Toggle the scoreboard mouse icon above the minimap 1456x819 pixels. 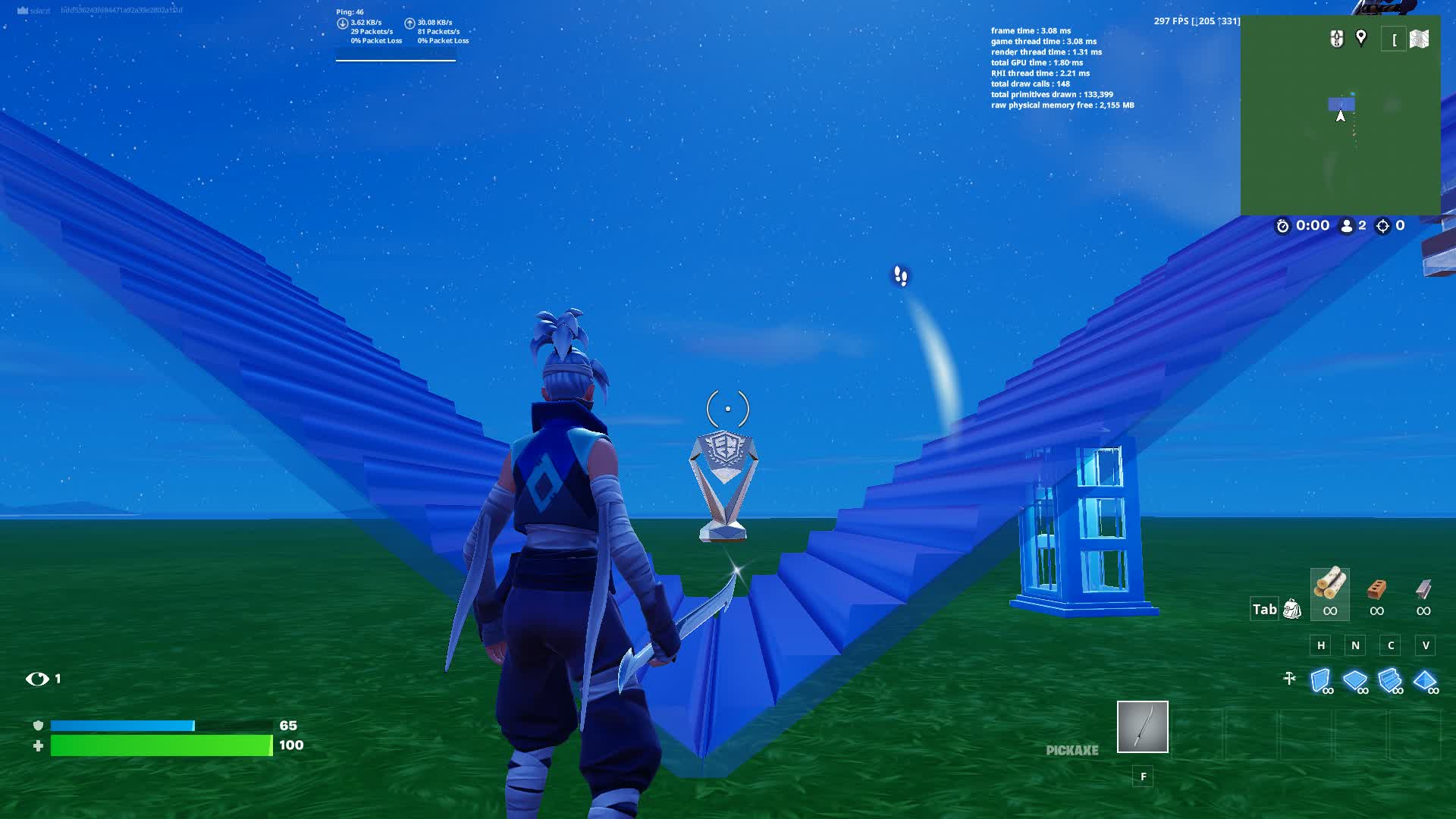1335,38
